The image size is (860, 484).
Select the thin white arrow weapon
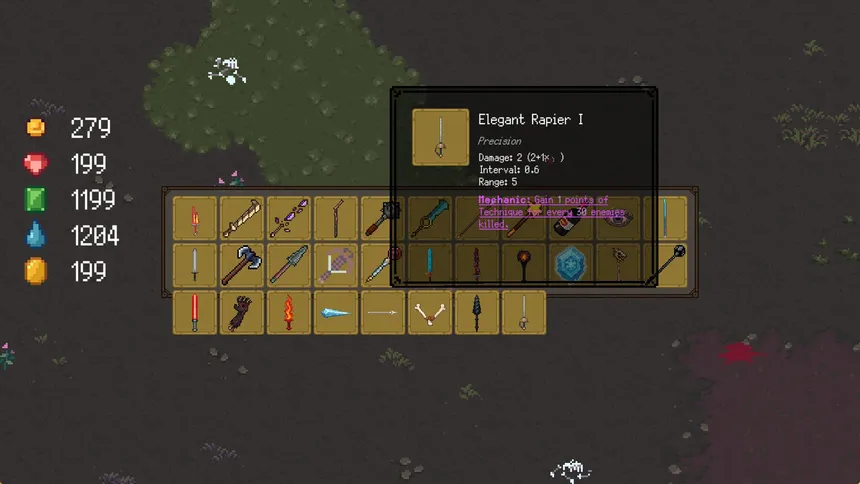click(x=382, y=312)
